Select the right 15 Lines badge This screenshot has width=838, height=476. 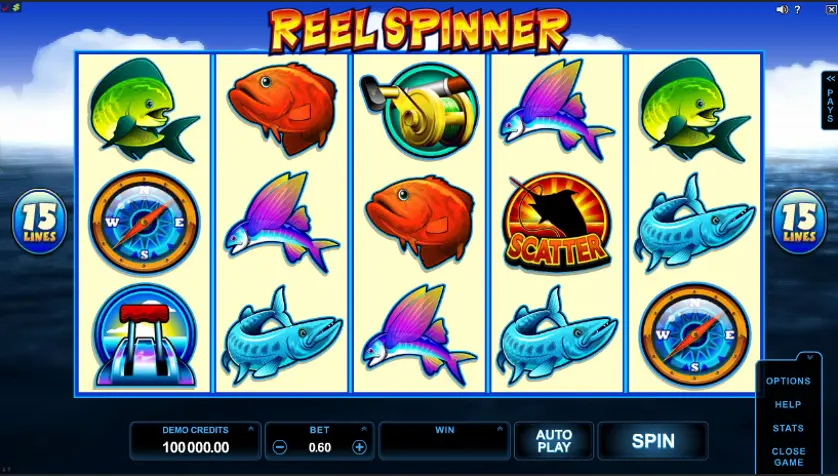(x=798, y=221)
